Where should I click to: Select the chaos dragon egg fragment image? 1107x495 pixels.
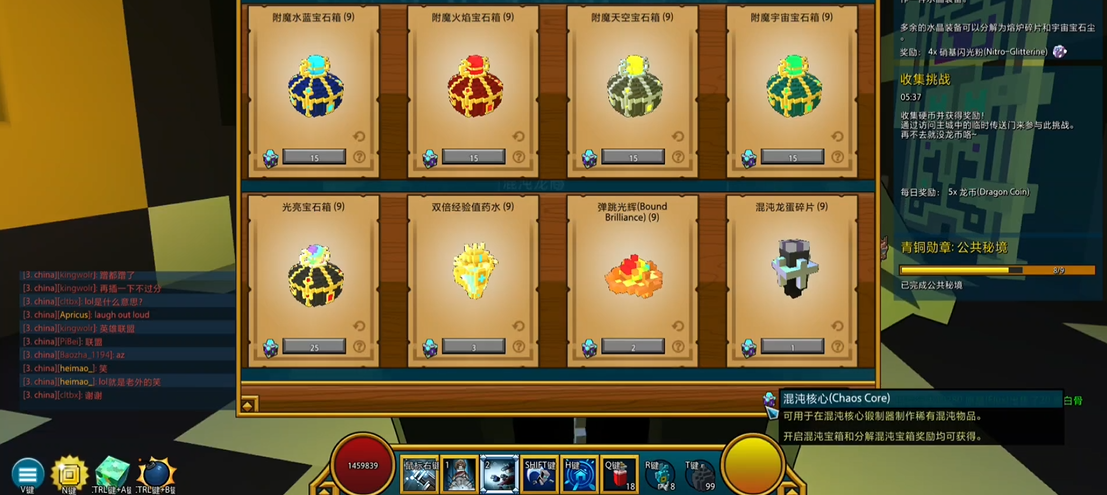pyautogui.click(x=793, y=270)
